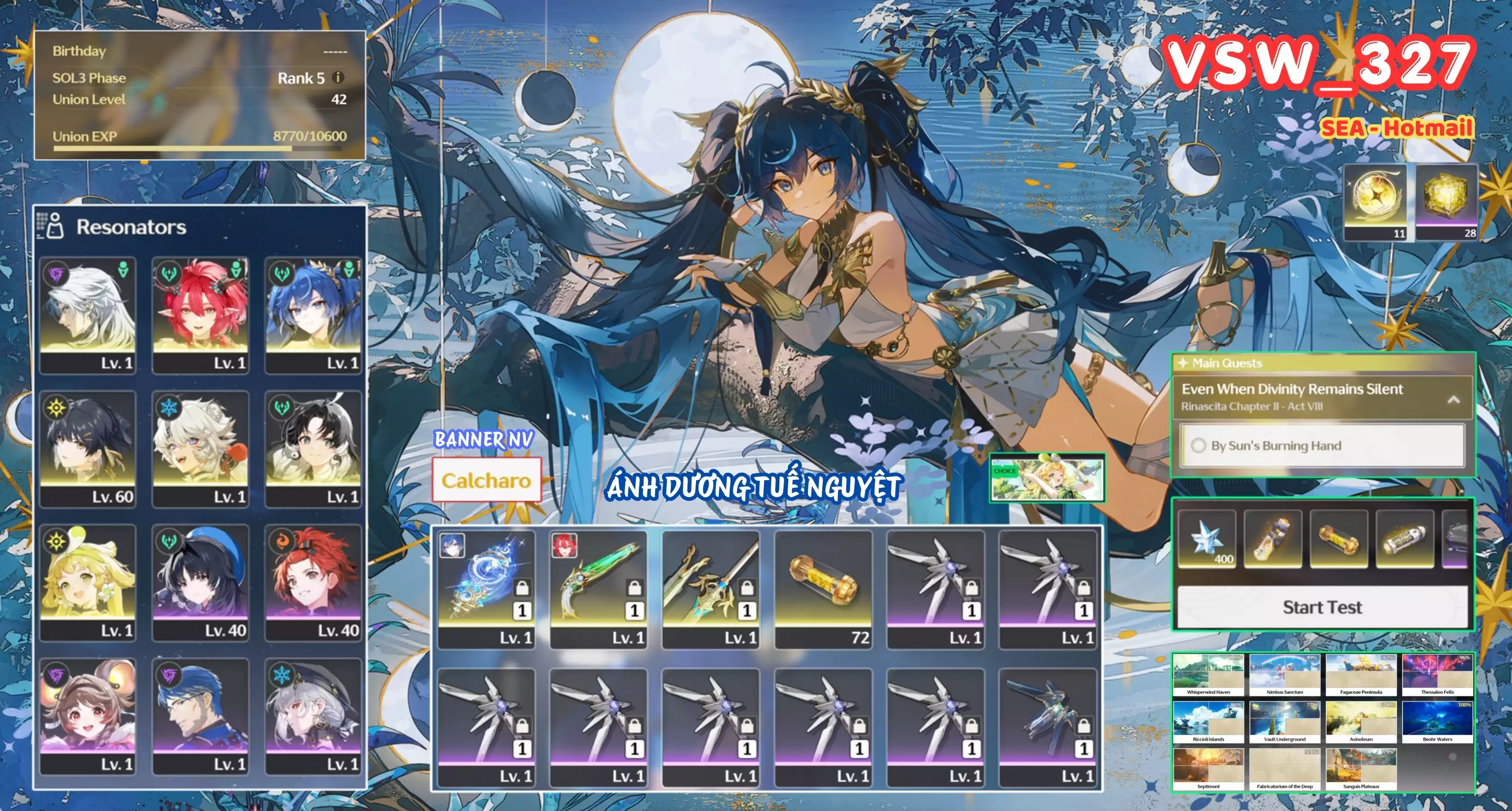Screen dimensions: 1512x811
Task: Open the SOL3 Phase info icon
Action: [338, 78]
